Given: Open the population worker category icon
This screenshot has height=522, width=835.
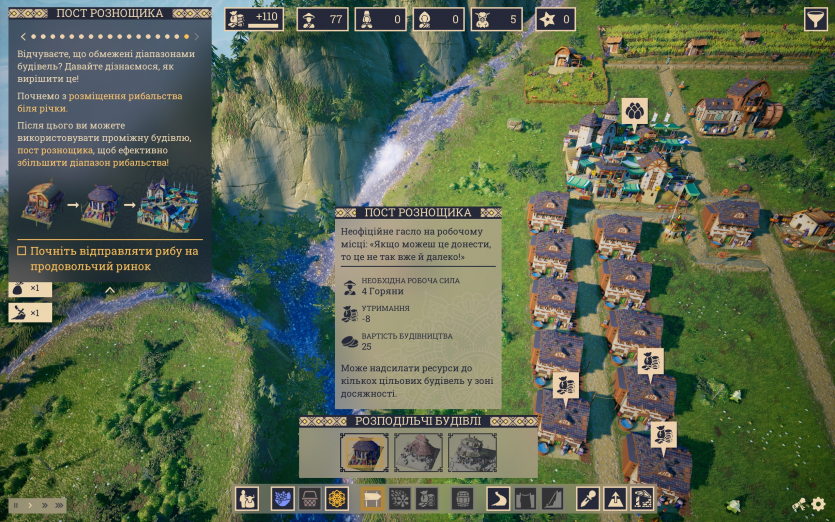Looking at the screenshot, I should pos(247,498).
